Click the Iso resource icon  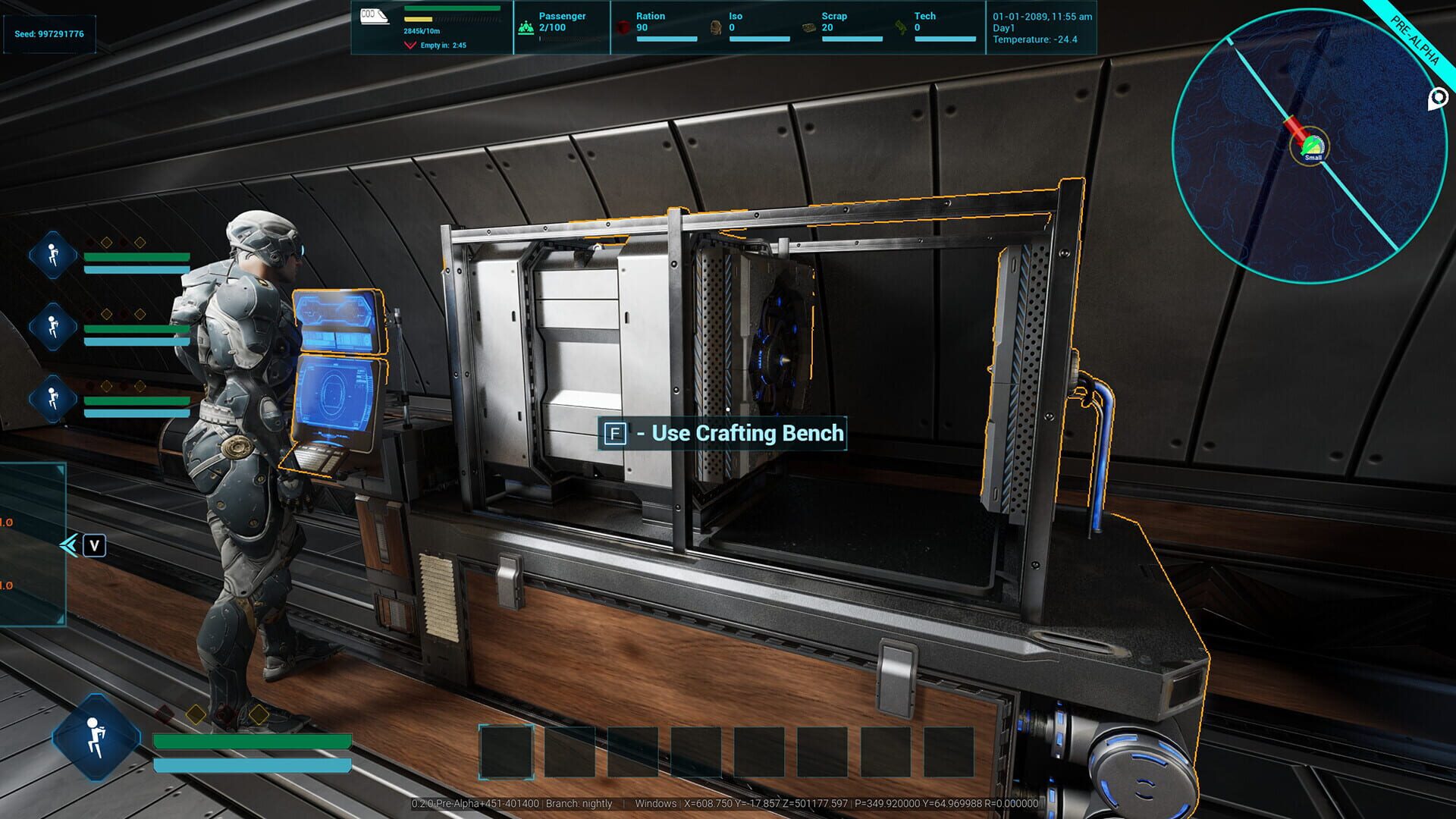[x=715, y=27]
